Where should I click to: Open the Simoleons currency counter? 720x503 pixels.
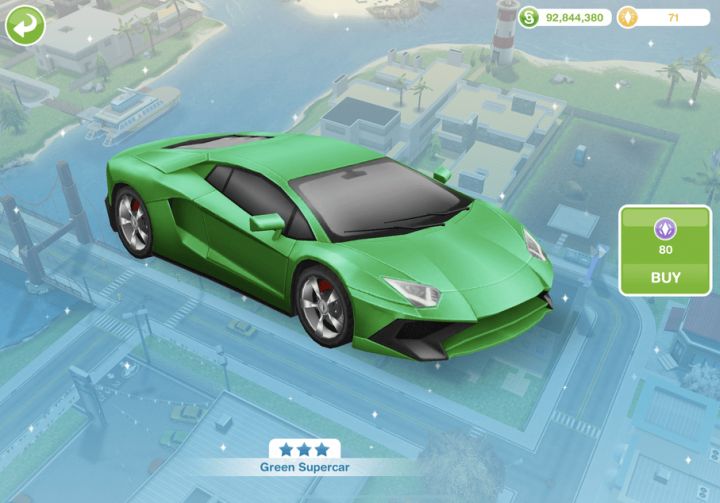click(x=565, y=17)
